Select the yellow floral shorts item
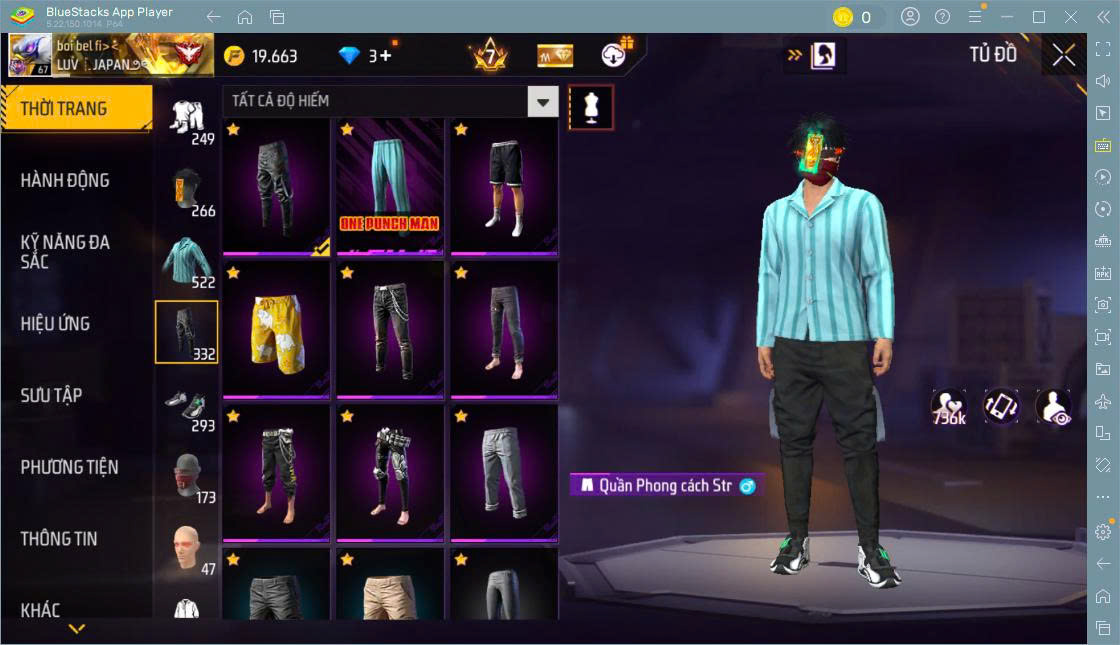This screenshot has height=645, width=1120. (x=277, y=329)
